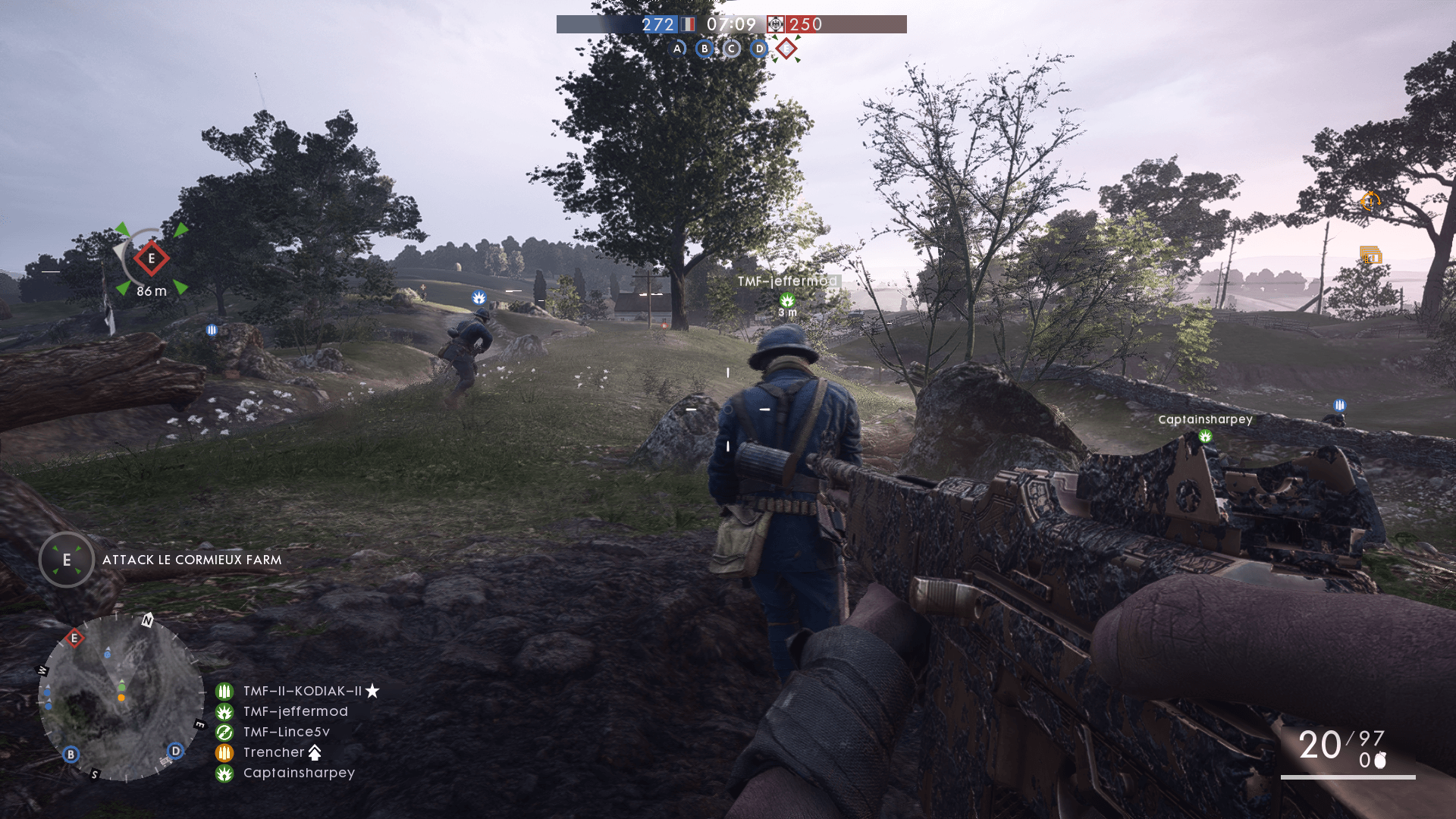Select TMF-jeffermod in squad list

295,711
